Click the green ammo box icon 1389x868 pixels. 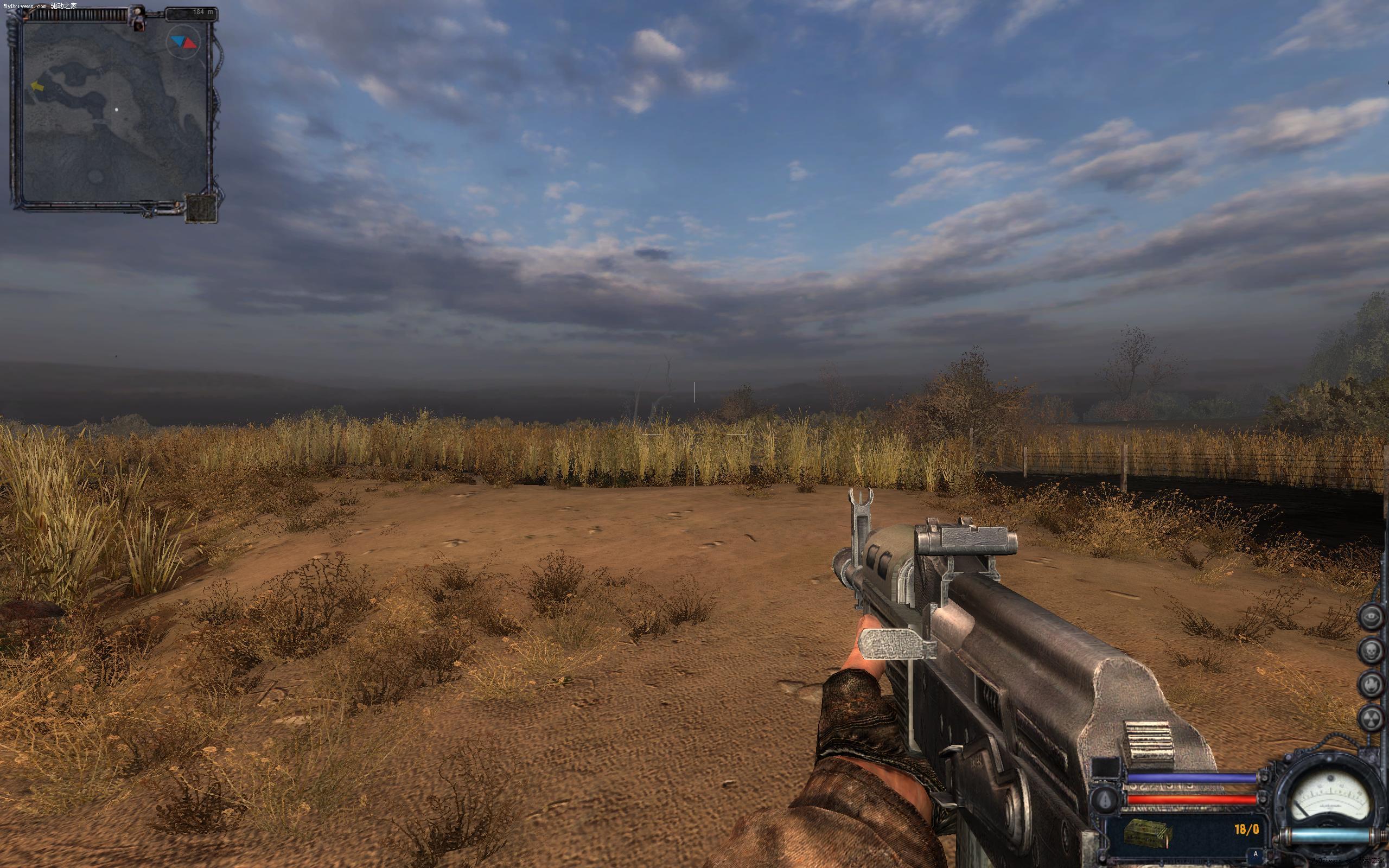click(x=1140, y=830)
